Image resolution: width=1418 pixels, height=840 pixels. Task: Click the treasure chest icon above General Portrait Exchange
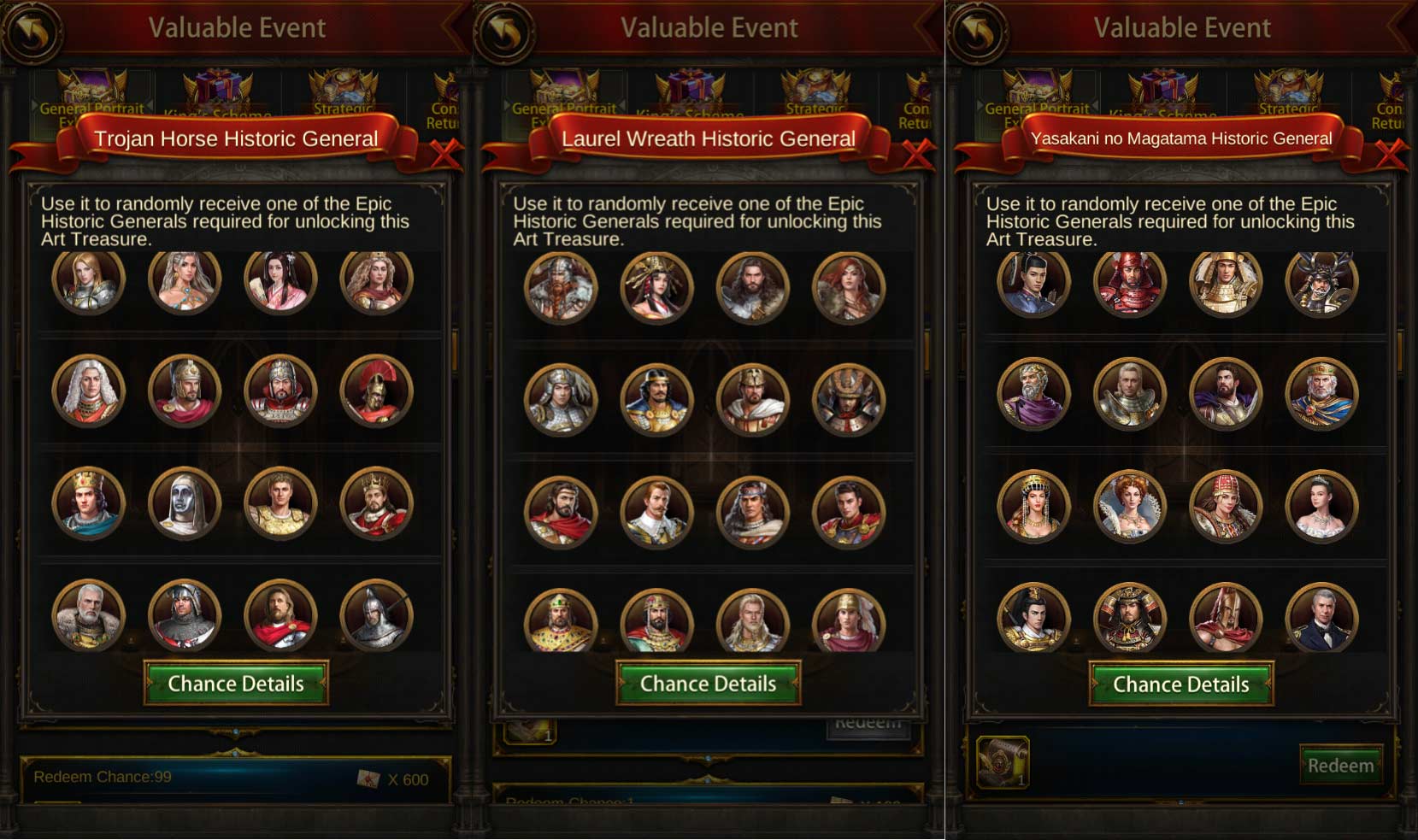[88, 85]
